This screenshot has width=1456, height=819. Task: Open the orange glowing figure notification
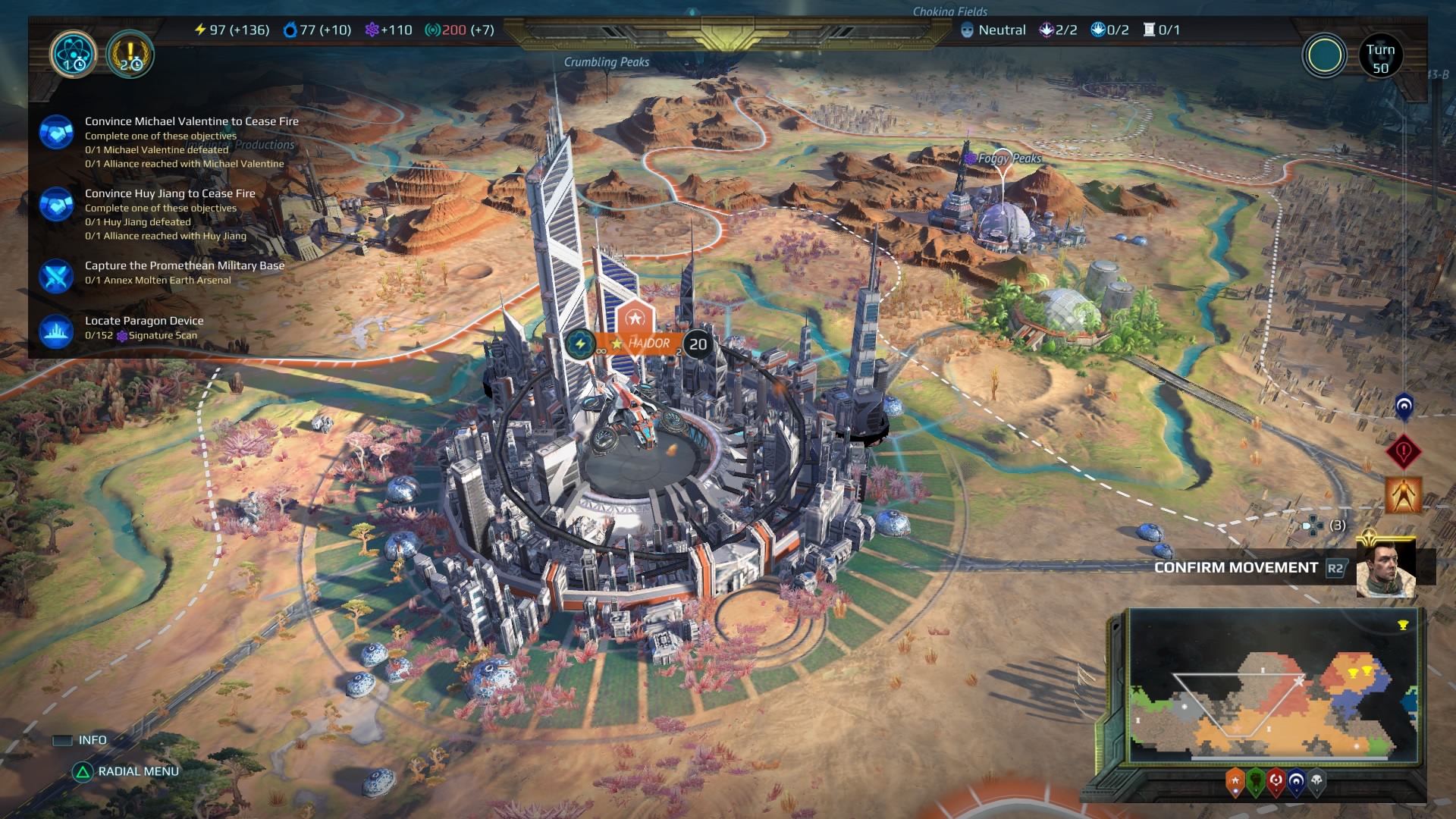click(x=1403, y=495)
